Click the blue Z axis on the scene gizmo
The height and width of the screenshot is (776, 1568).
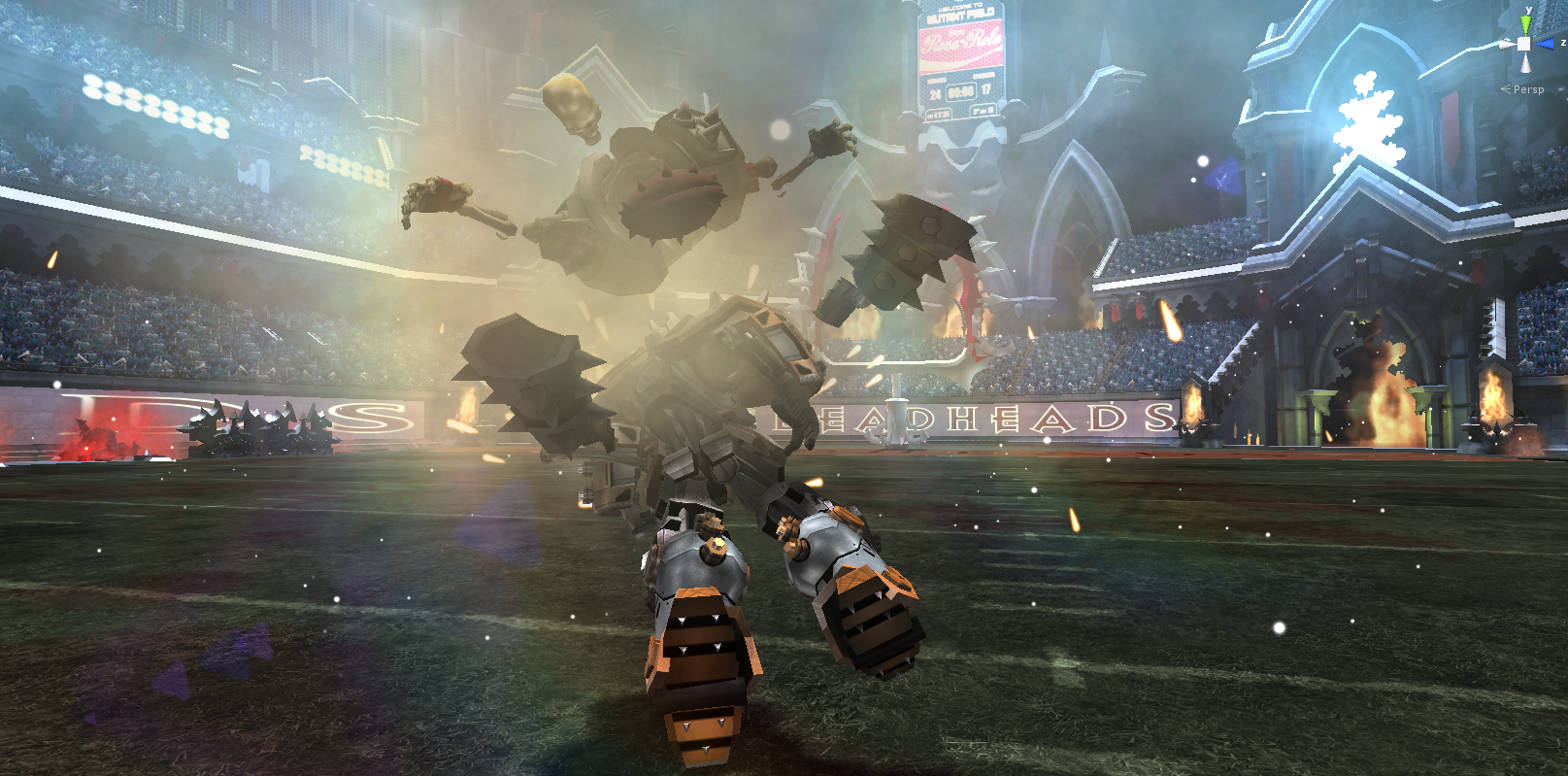click(x=1544, y=43)
